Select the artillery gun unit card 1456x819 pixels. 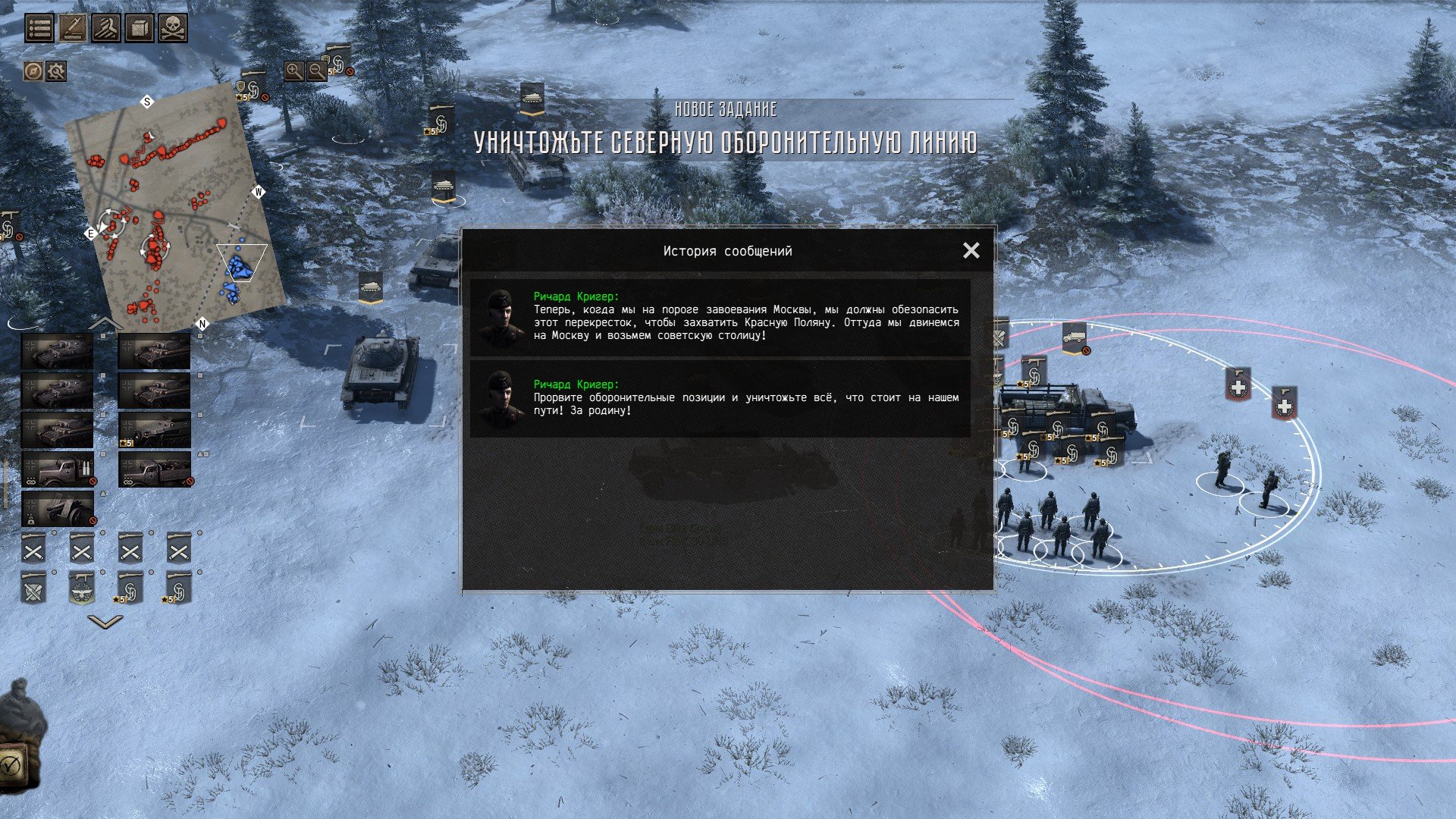point(58,508)
